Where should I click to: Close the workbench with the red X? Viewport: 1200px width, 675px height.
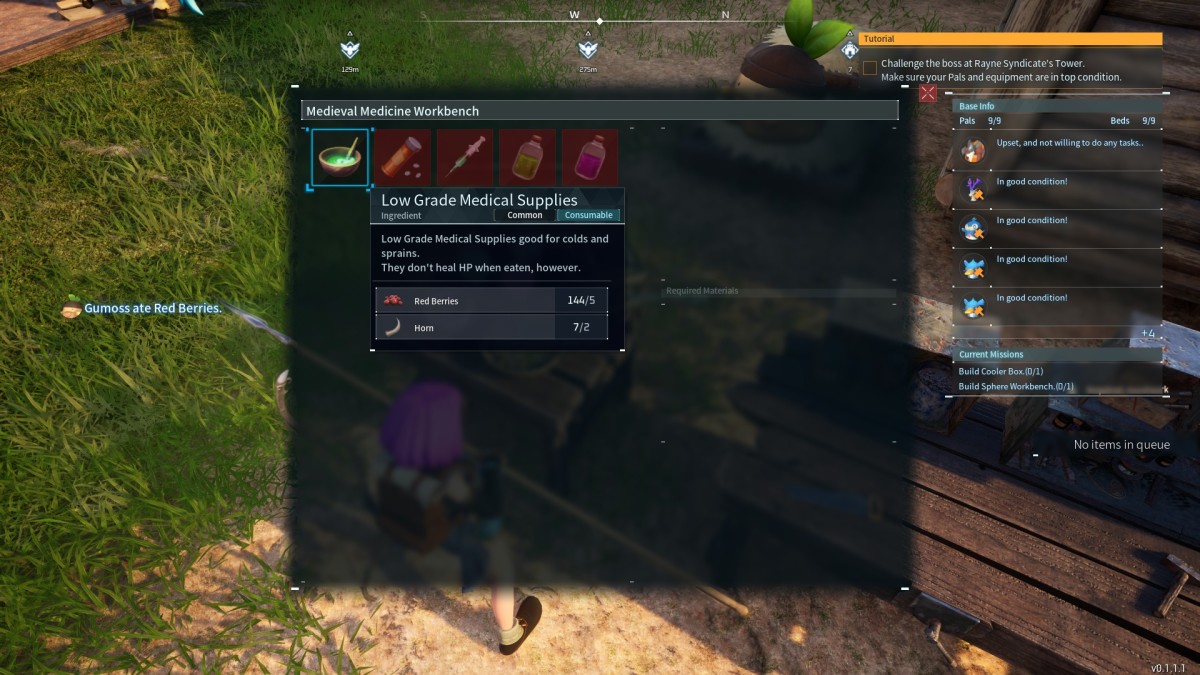click(928, 93)
